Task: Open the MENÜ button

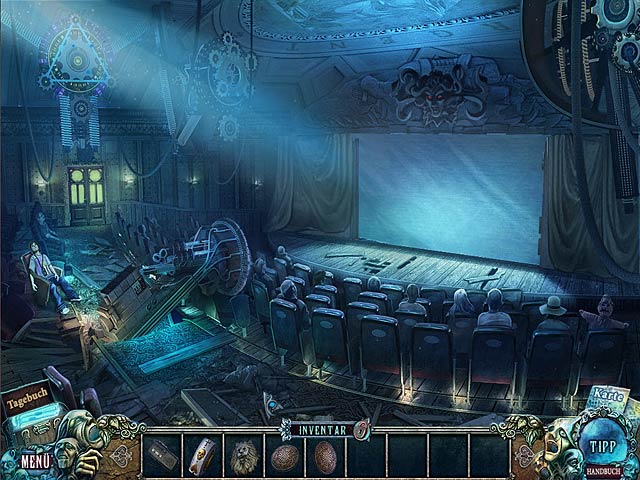Action: click(34, 461)
